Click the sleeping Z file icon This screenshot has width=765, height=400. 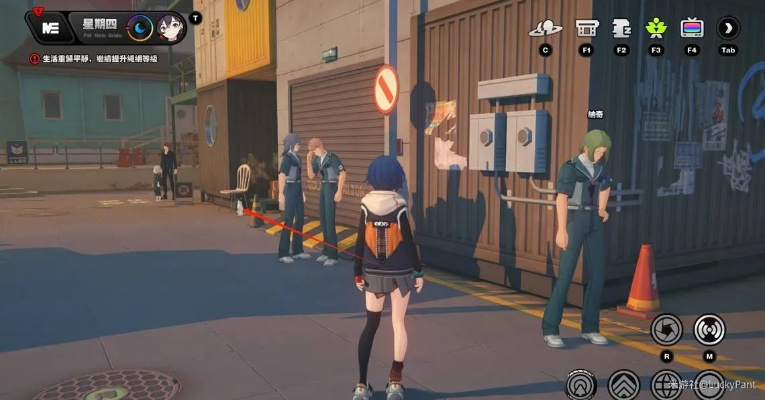(621, 28)
